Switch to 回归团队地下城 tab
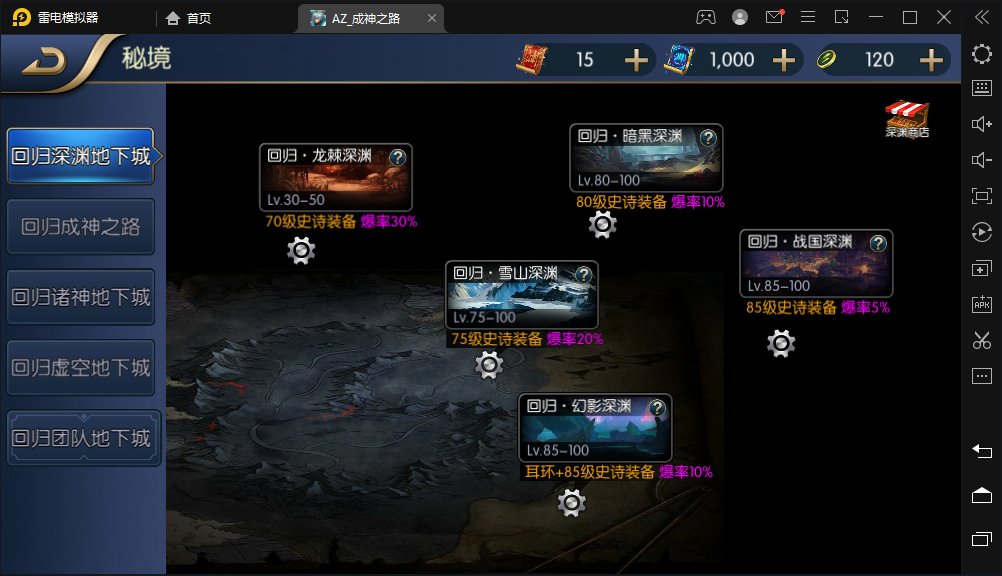This screenshot has height=576, width=1002. 81,438
